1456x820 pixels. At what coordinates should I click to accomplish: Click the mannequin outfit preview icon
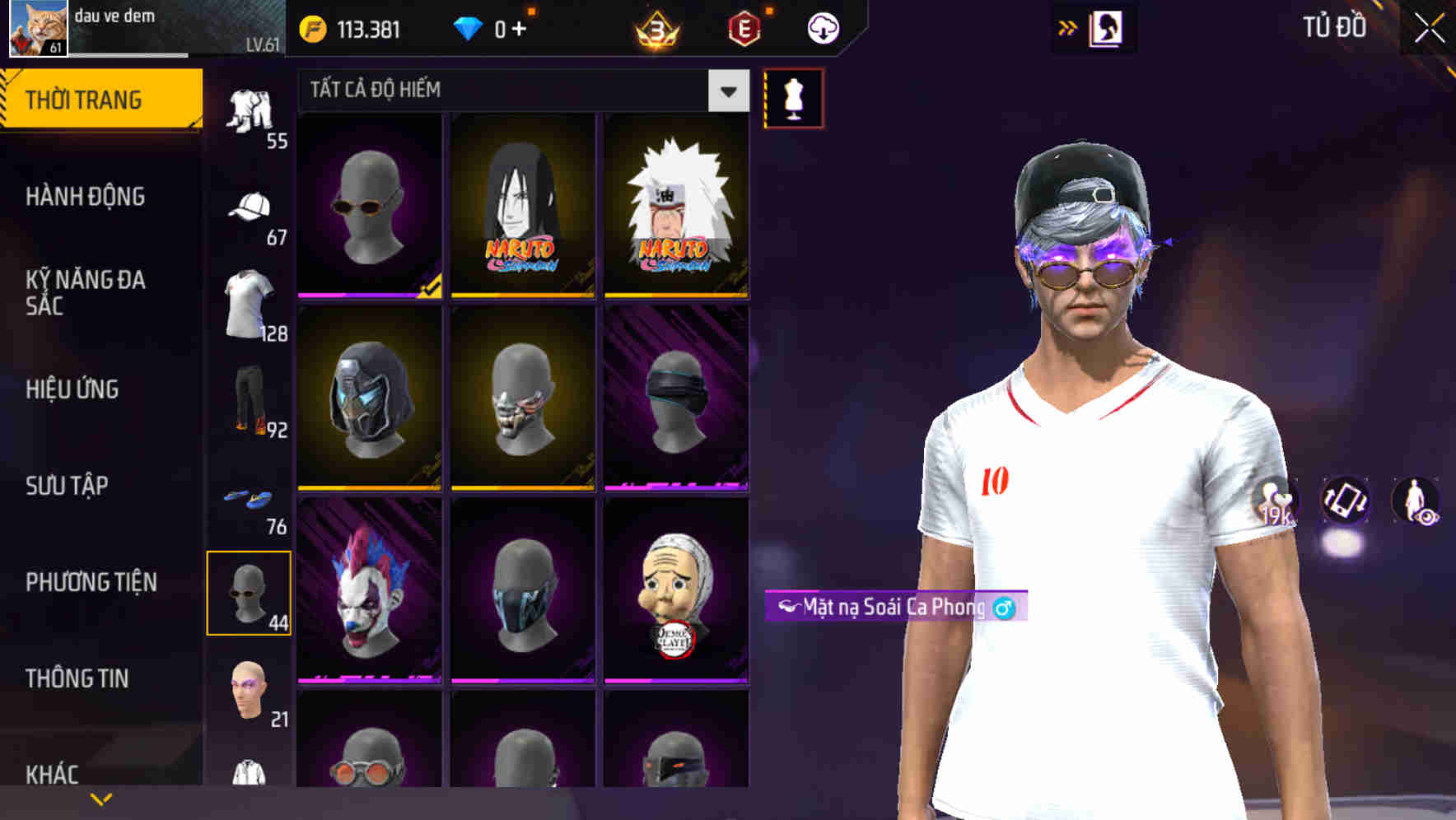click(792, 96)
